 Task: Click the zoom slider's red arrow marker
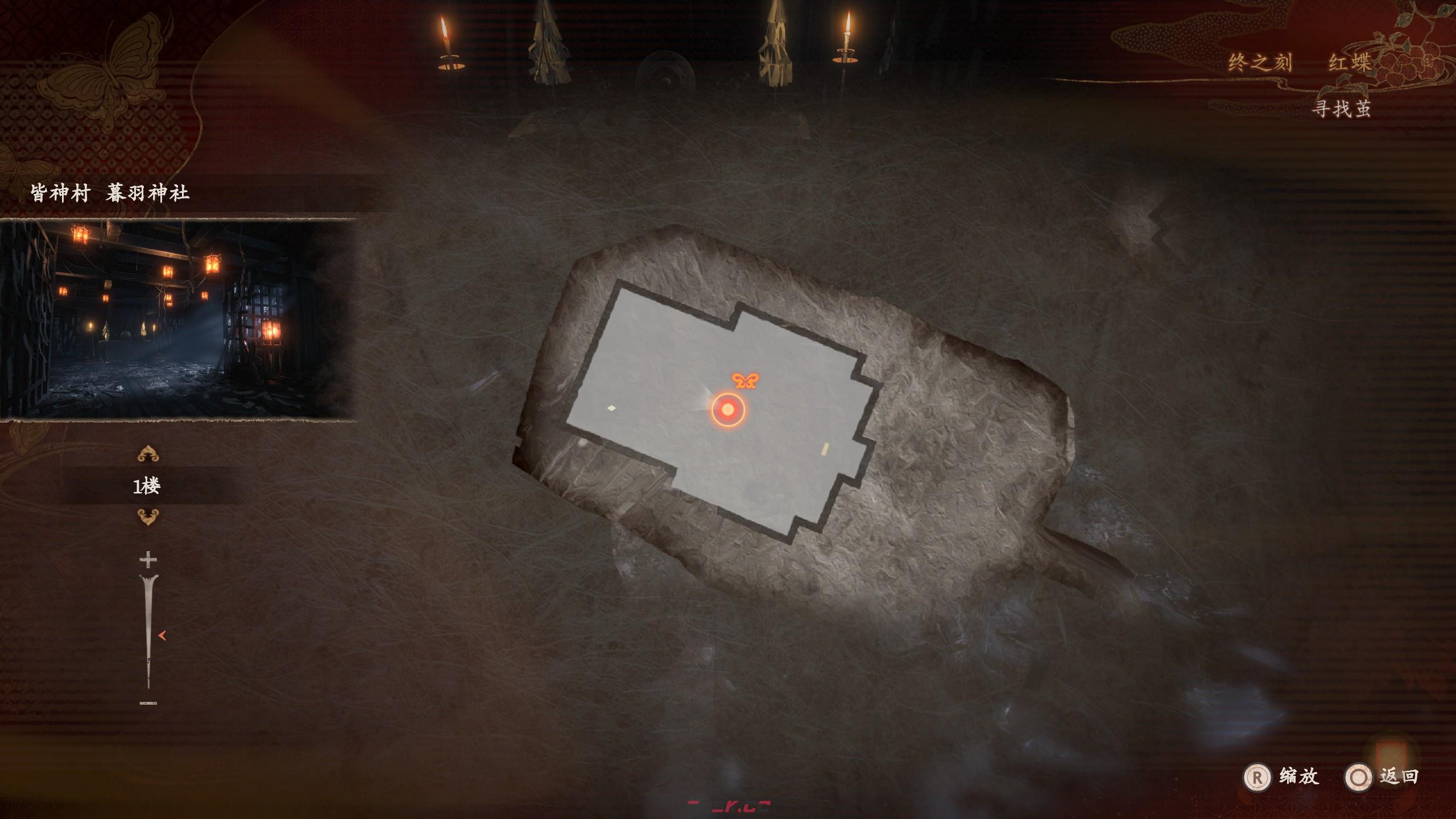162,636
